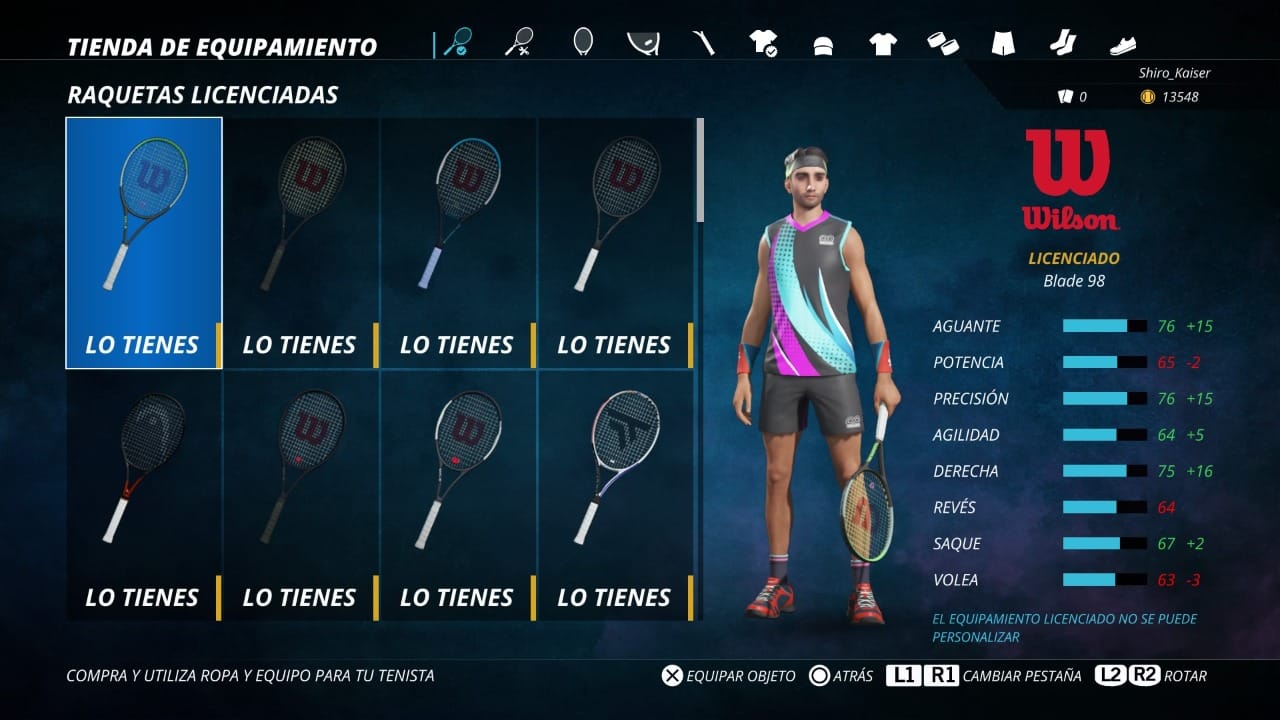This screenshot has height=720, width=1280.
Task: Switch to the shorts tab
Action: click(1003, 43)
